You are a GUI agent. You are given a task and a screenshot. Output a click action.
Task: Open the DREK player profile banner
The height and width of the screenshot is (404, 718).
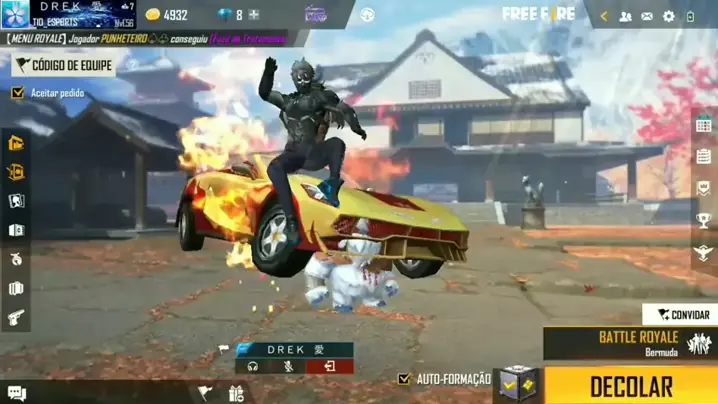point(68,14)
